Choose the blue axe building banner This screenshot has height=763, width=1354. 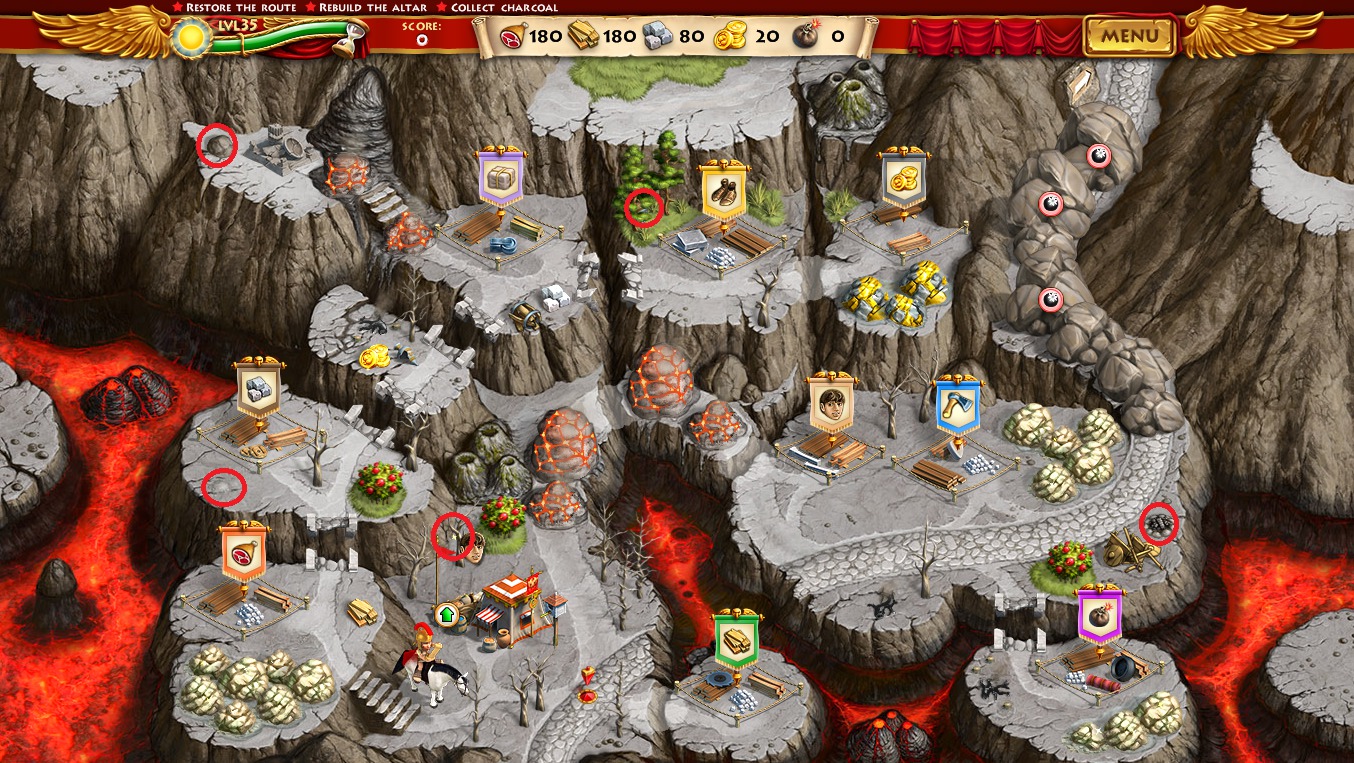point(957,407)
